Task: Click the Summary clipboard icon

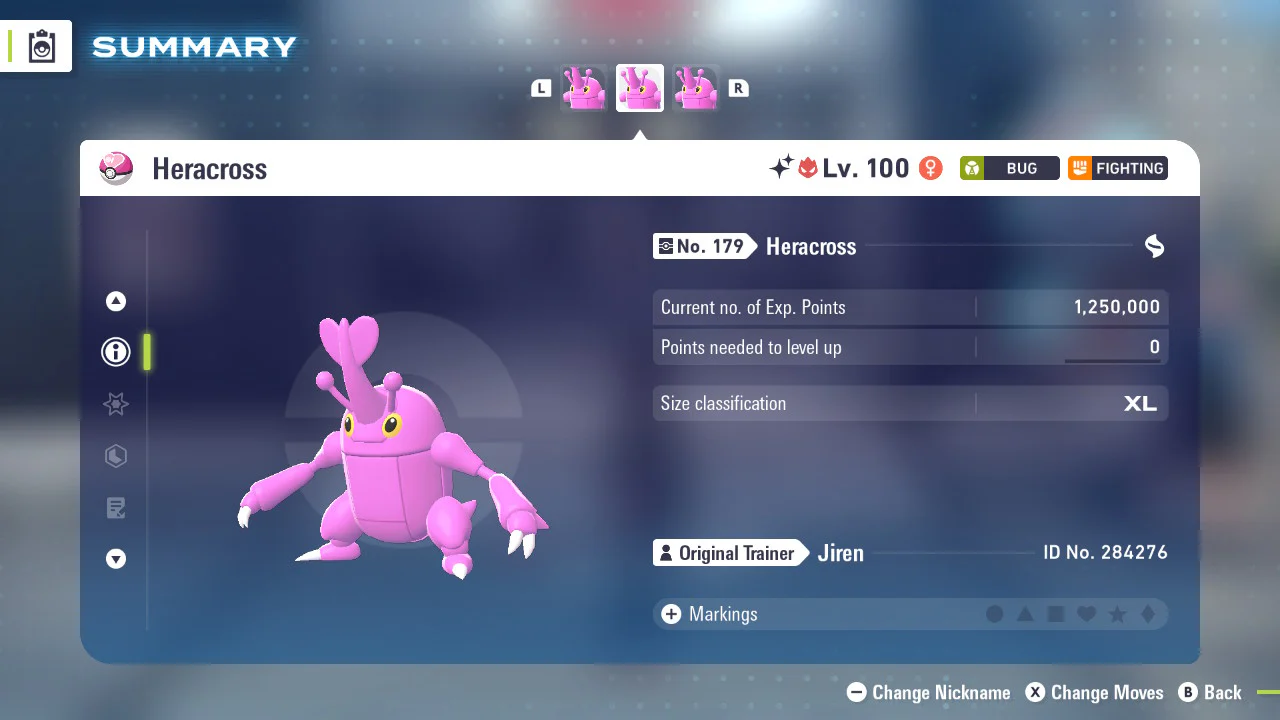Action: tap(42, 46)
